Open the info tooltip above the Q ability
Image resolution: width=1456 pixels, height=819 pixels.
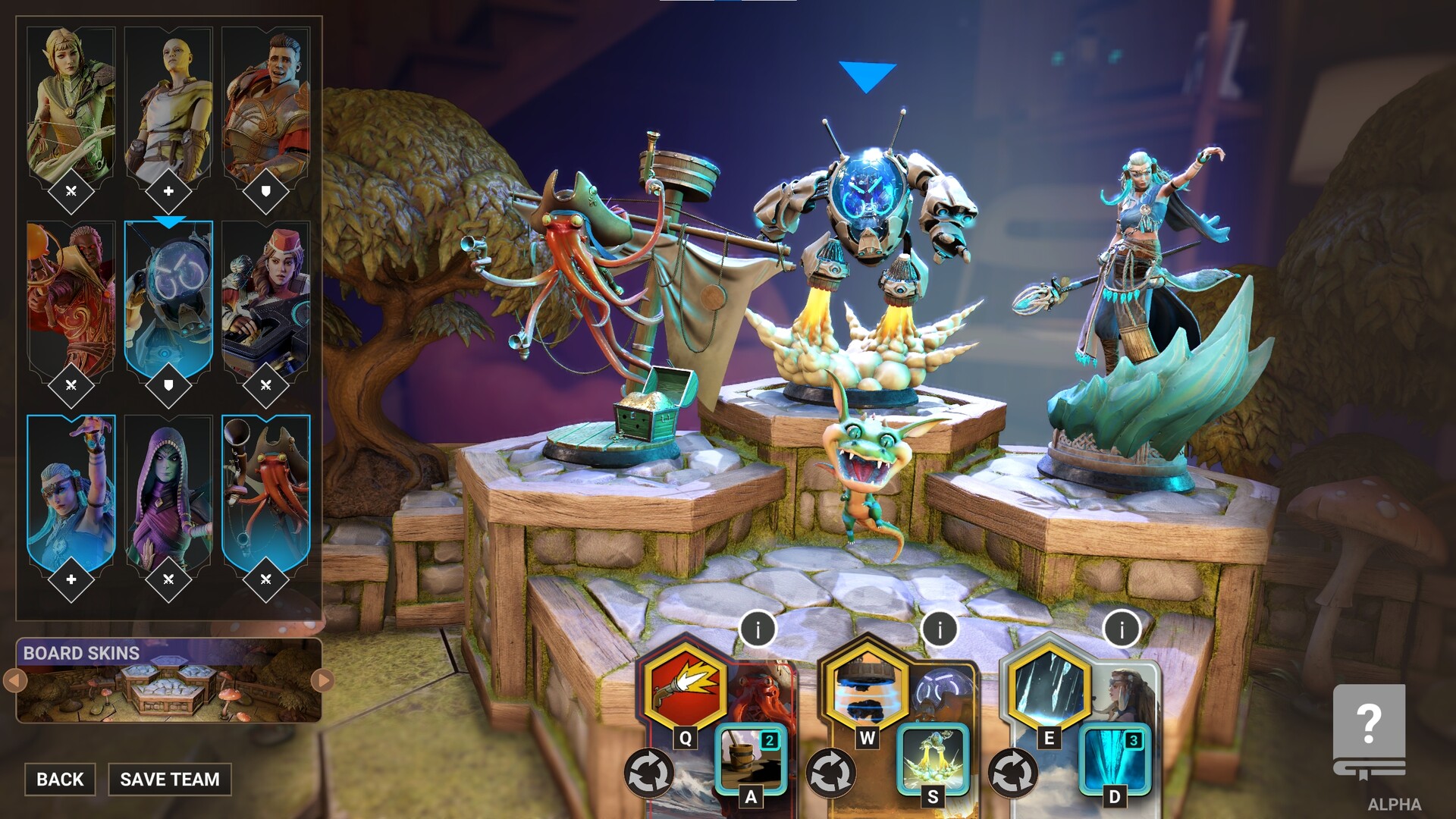(758, 628)
